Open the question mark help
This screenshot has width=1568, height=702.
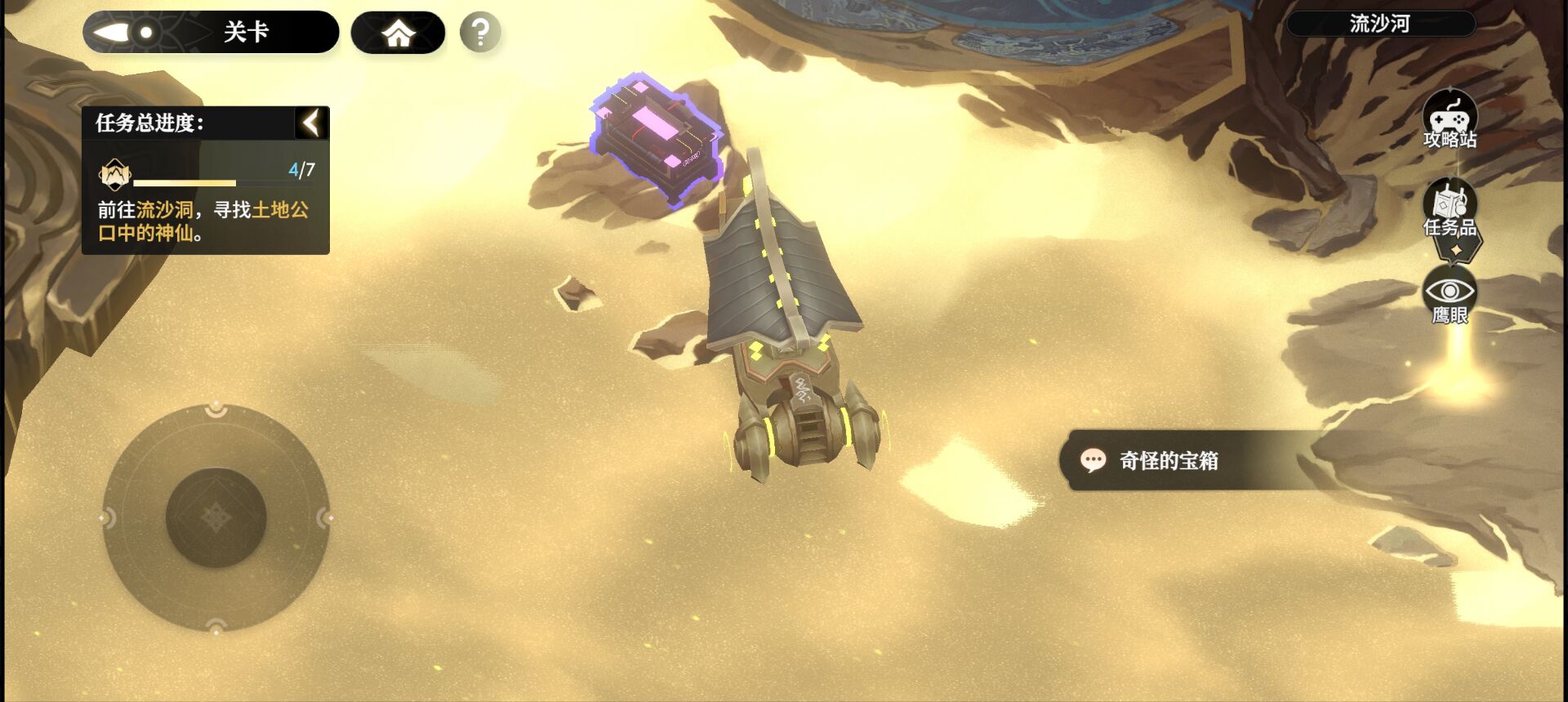(x=480, y=33)
